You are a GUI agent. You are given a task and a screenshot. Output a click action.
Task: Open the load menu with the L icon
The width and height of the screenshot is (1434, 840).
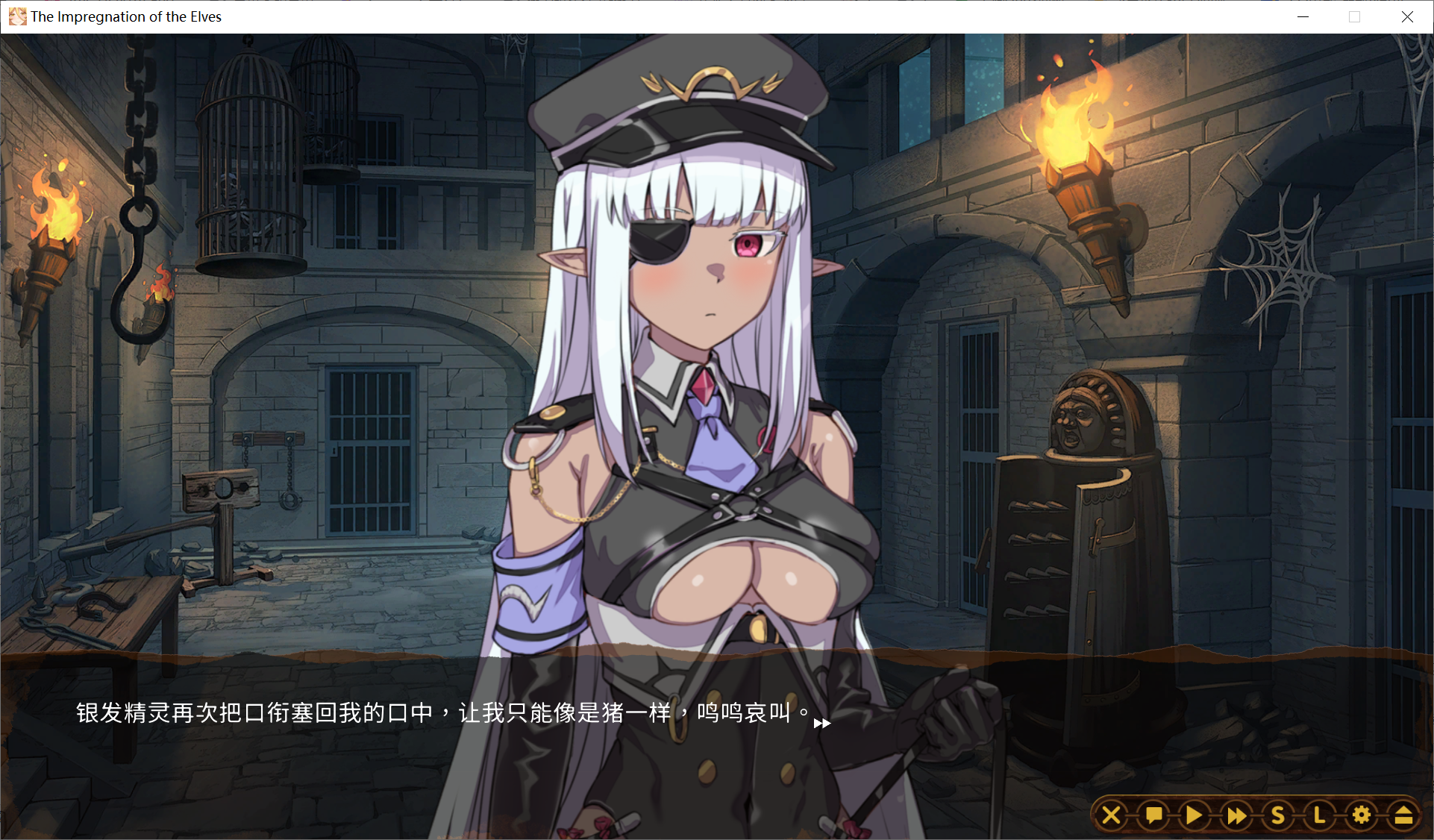click(x=1318, y=815)
